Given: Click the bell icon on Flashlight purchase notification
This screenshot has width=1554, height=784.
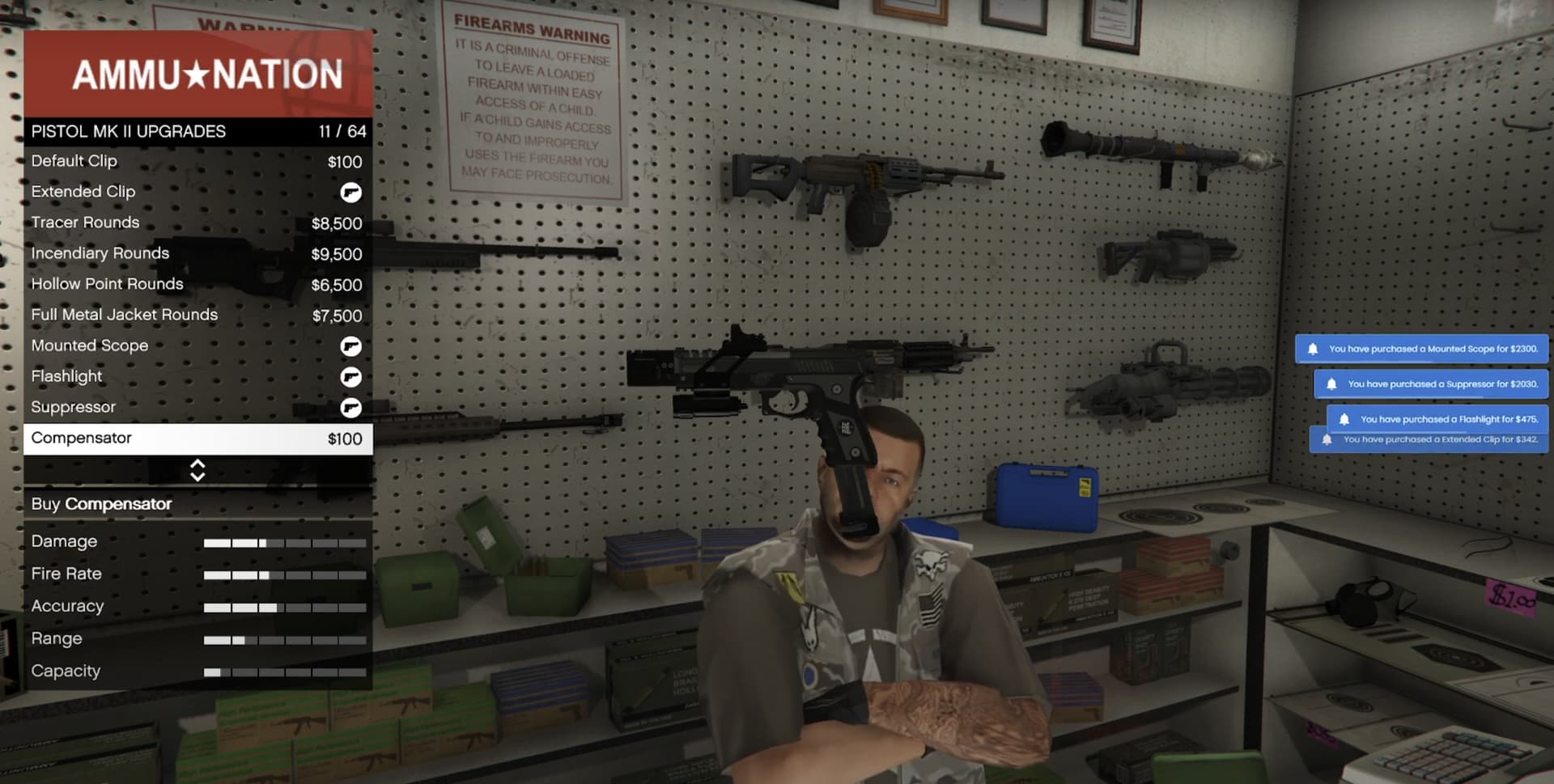Looking at the screenshot, I should pos(1346,419).
